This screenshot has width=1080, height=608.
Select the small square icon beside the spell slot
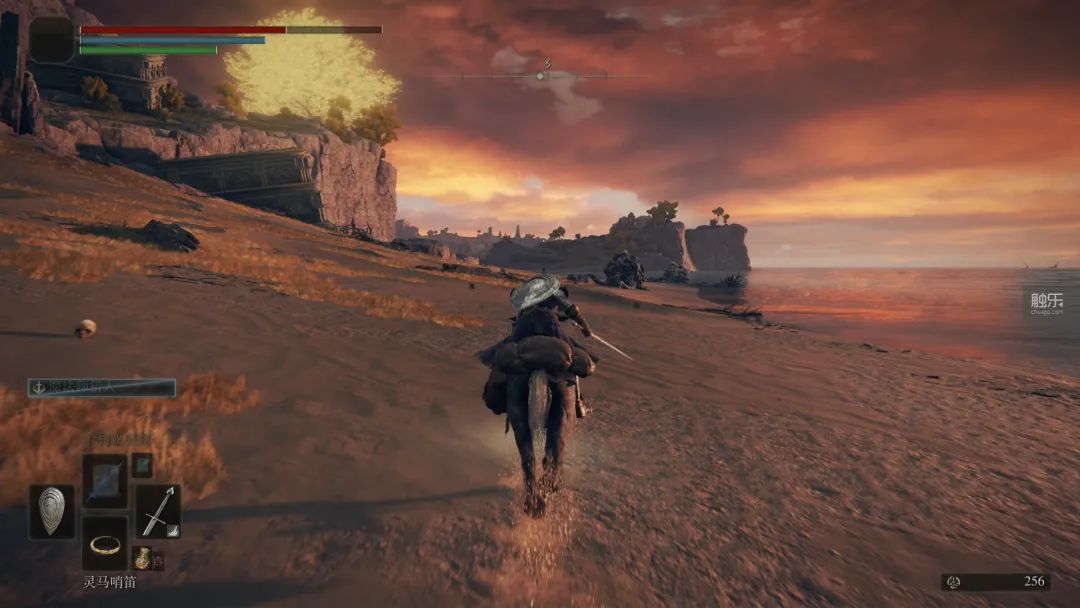click(142, 464)
